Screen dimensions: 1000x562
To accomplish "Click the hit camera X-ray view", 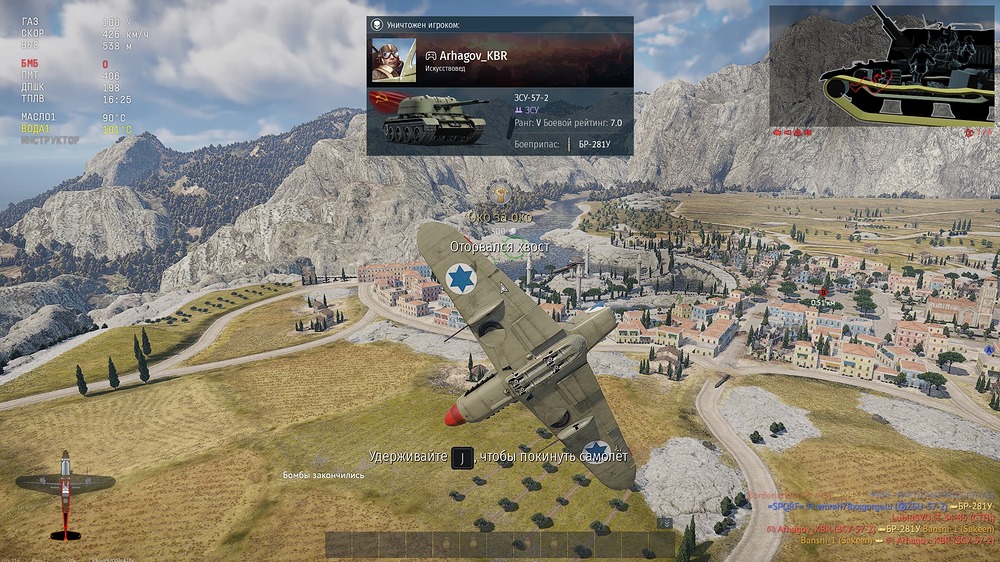I will coord(883,66).
